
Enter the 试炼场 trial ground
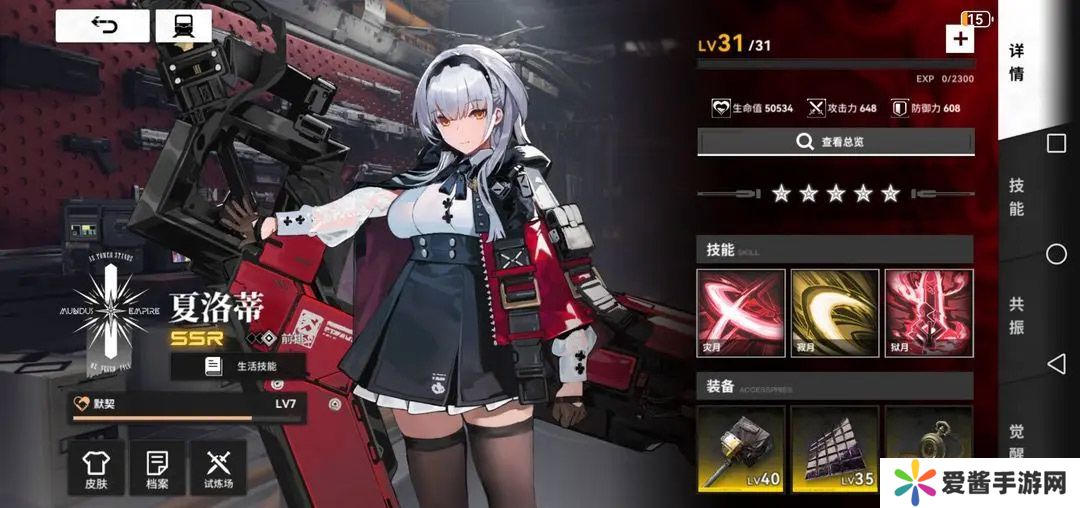[x=218, y=468]
